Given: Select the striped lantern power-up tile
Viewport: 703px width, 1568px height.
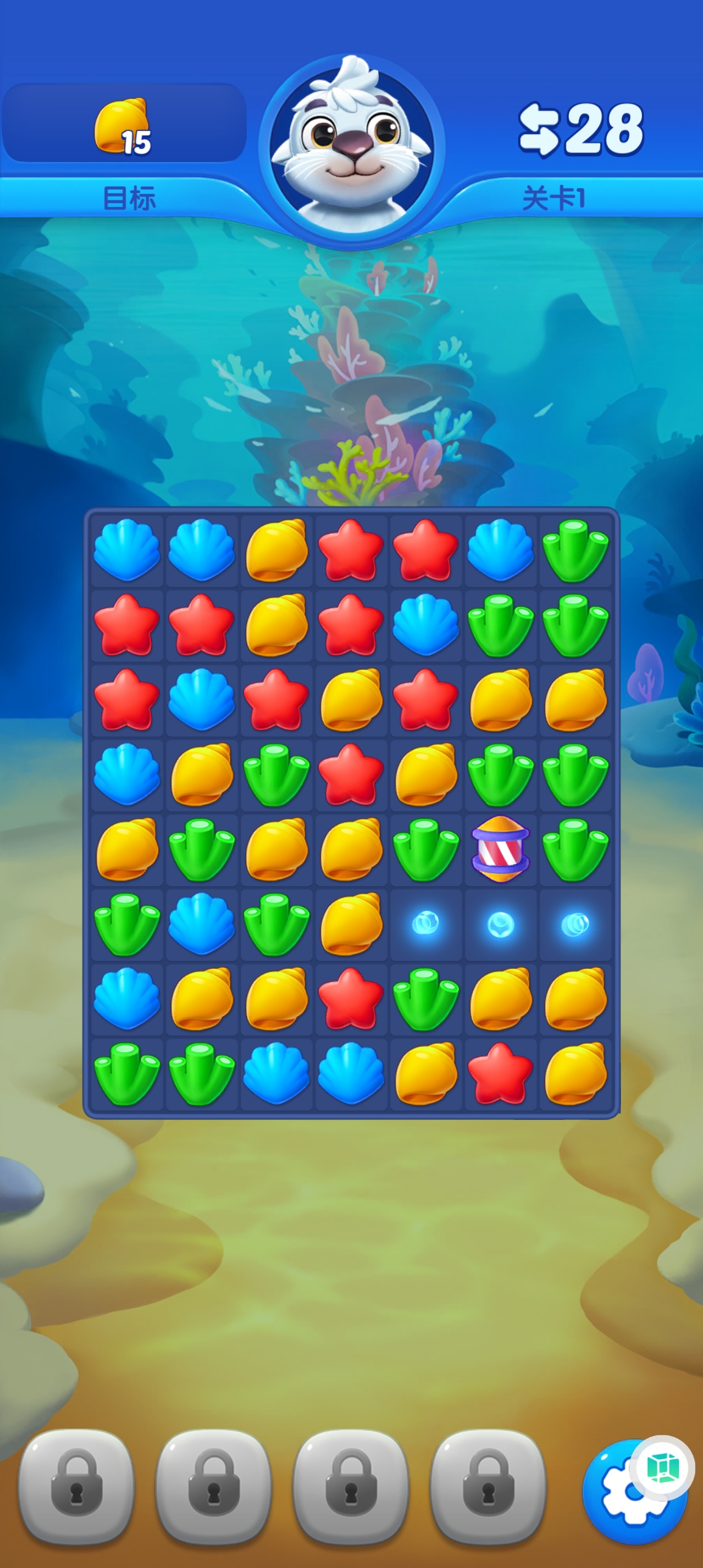Looking at the screenshot, I should point(501,849).
